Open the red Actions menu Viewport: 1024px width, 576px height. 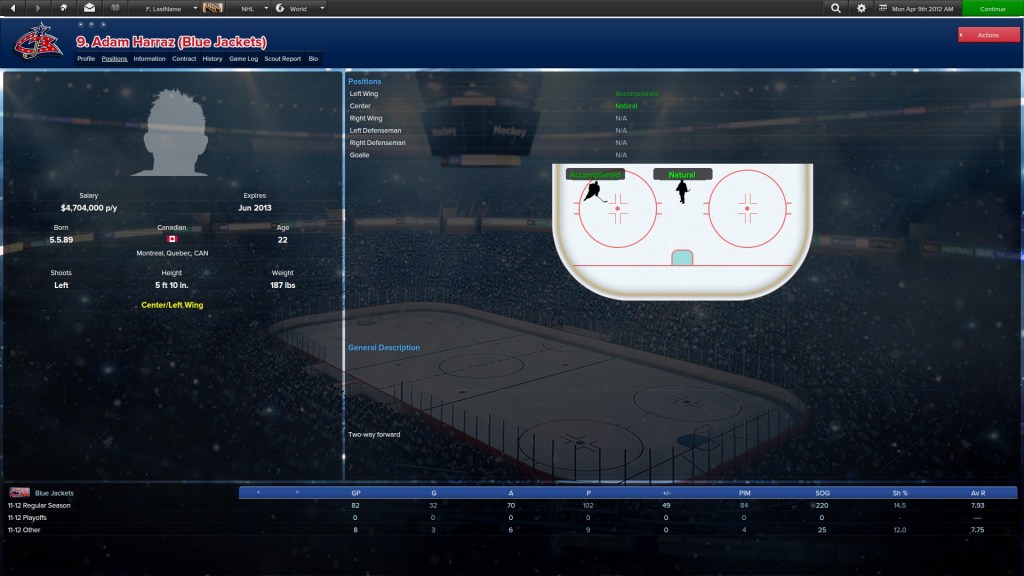coord(988,35)
